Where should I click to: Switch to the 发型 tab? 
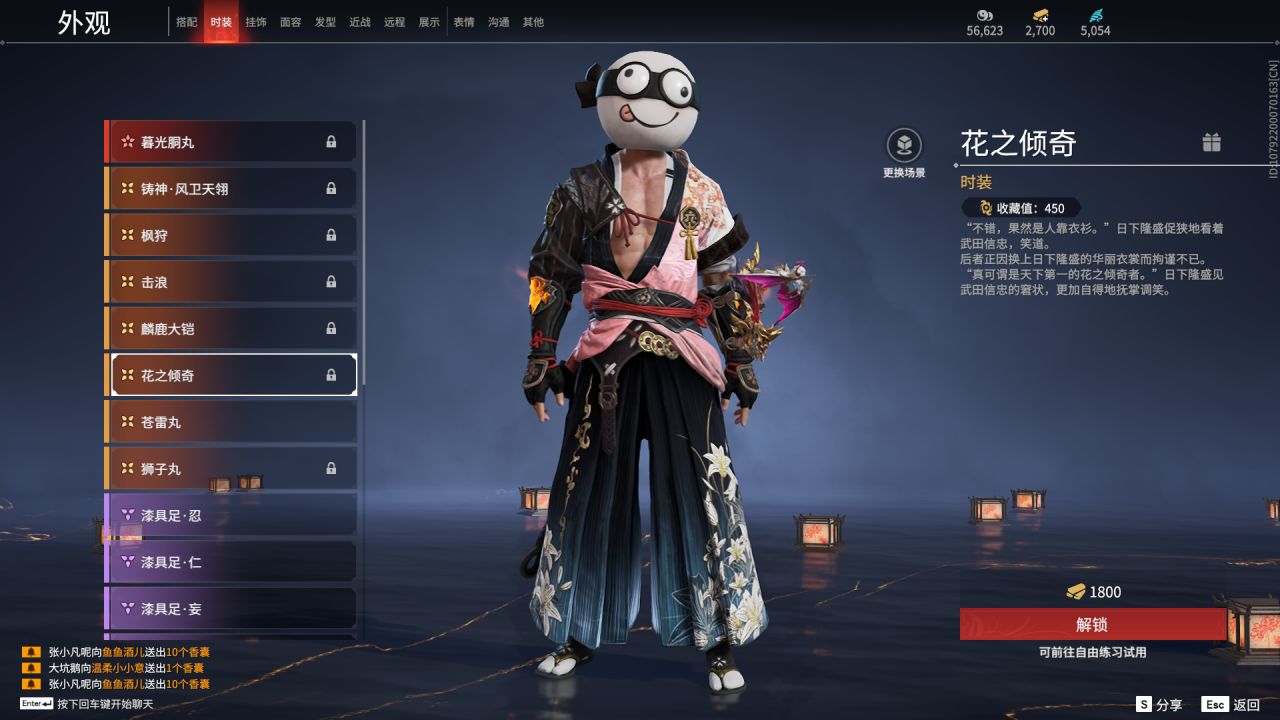coord(325,22)
